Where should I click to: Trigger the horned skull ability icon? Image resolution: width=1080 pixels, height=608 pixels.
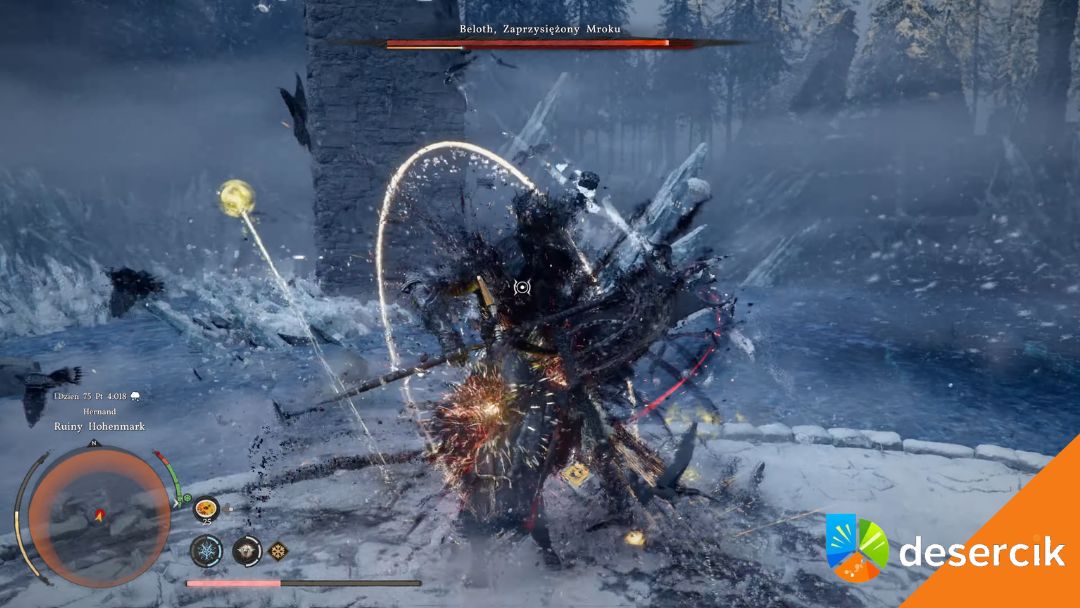246,550
